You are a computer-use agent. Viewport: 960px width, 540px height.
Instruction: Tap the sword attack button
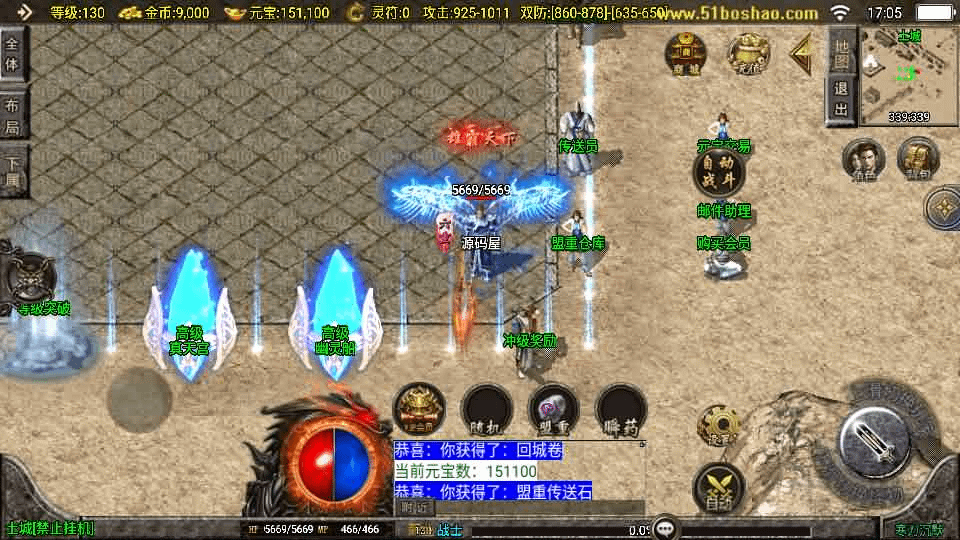(x=873, y=437)
